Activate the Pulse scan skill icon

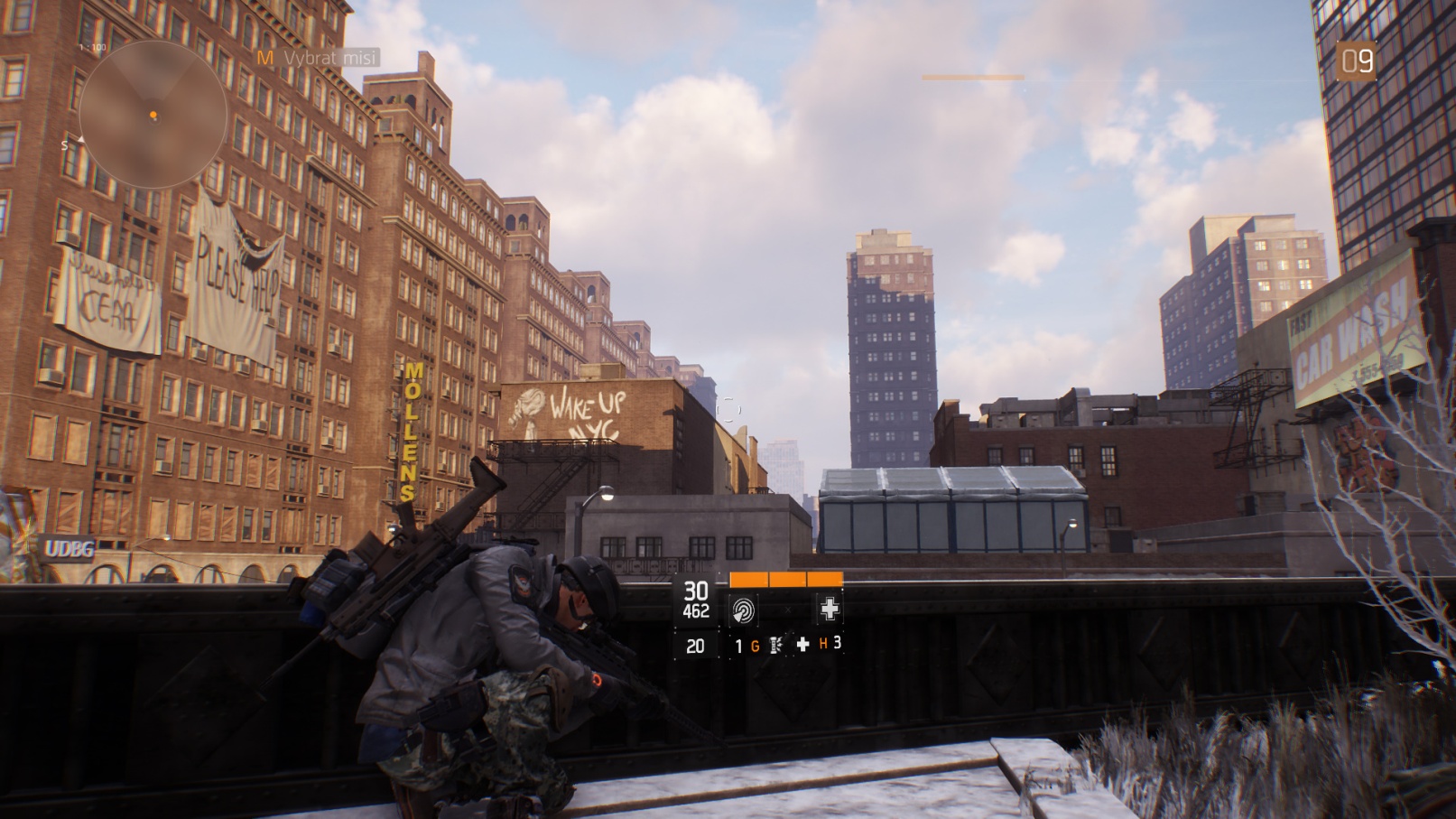[x=743, y=610]
